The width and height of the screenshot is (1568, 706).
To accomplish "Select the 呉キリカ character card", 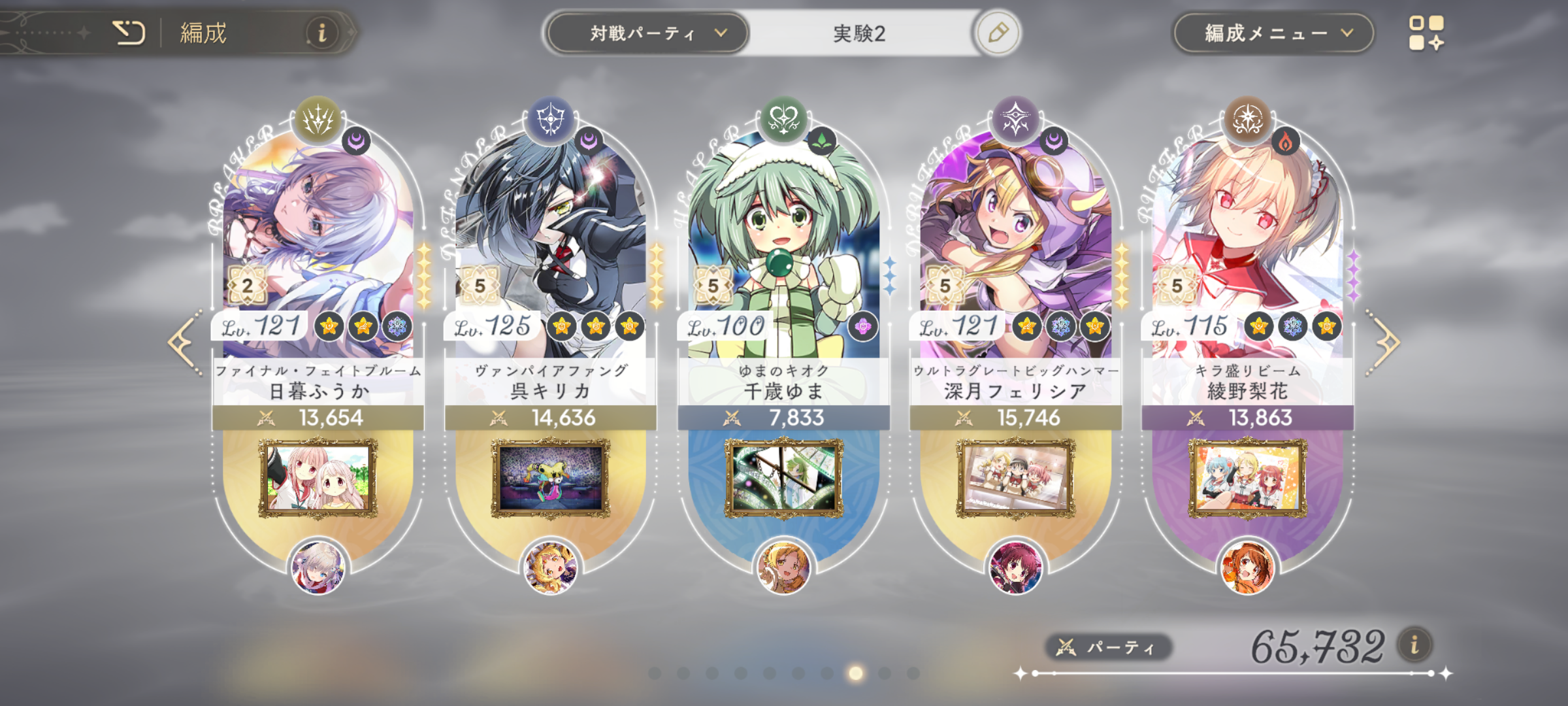I will (x=550, y=248).
